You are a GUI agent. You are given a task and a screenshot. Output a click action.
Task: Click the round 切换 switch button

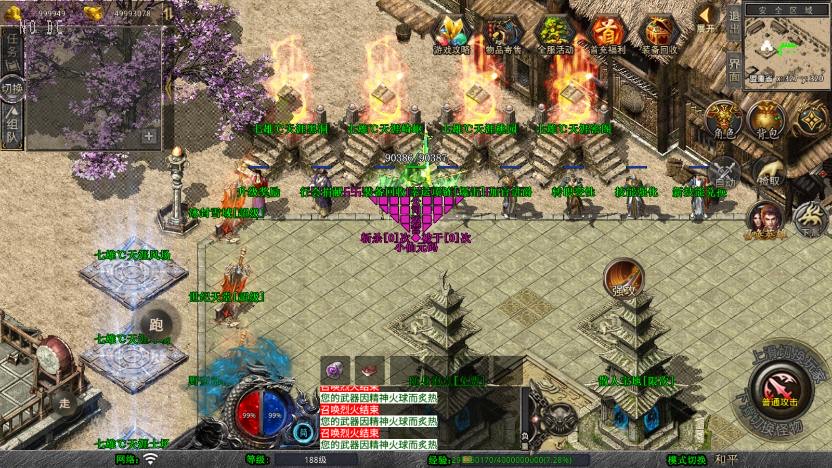click(12, 88)
